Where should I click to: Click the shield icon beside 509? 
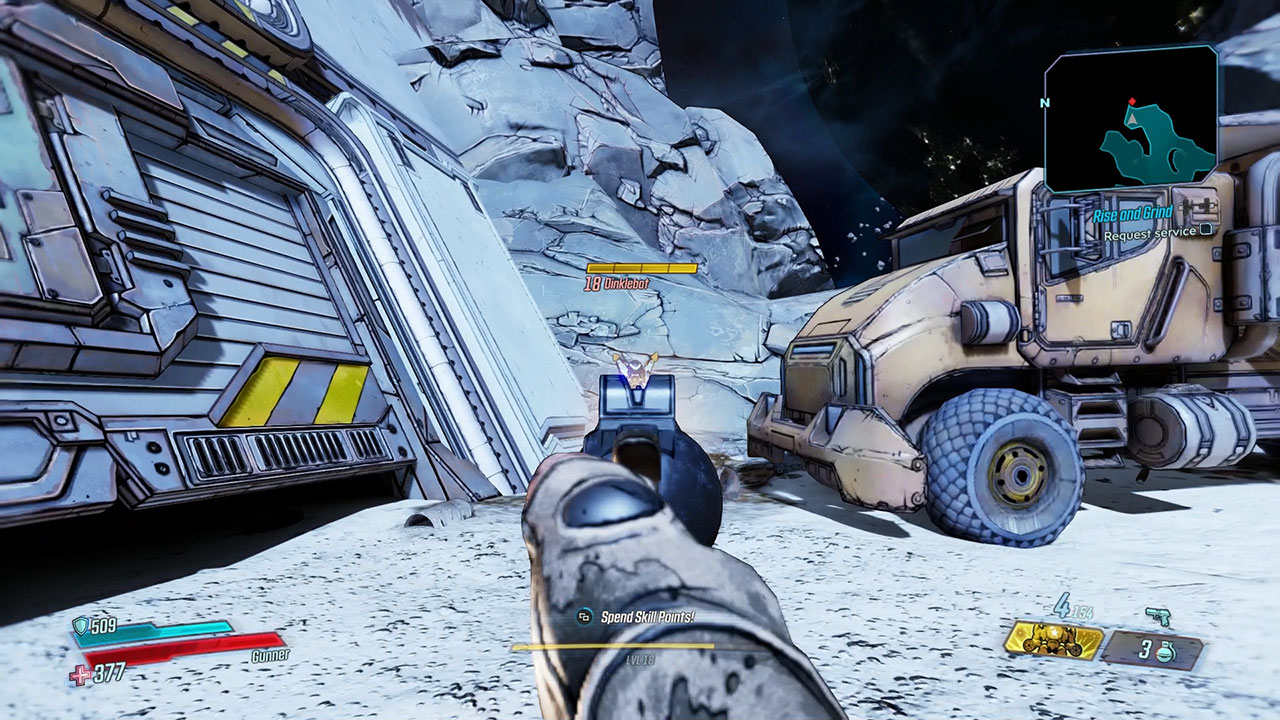point(80,627)
